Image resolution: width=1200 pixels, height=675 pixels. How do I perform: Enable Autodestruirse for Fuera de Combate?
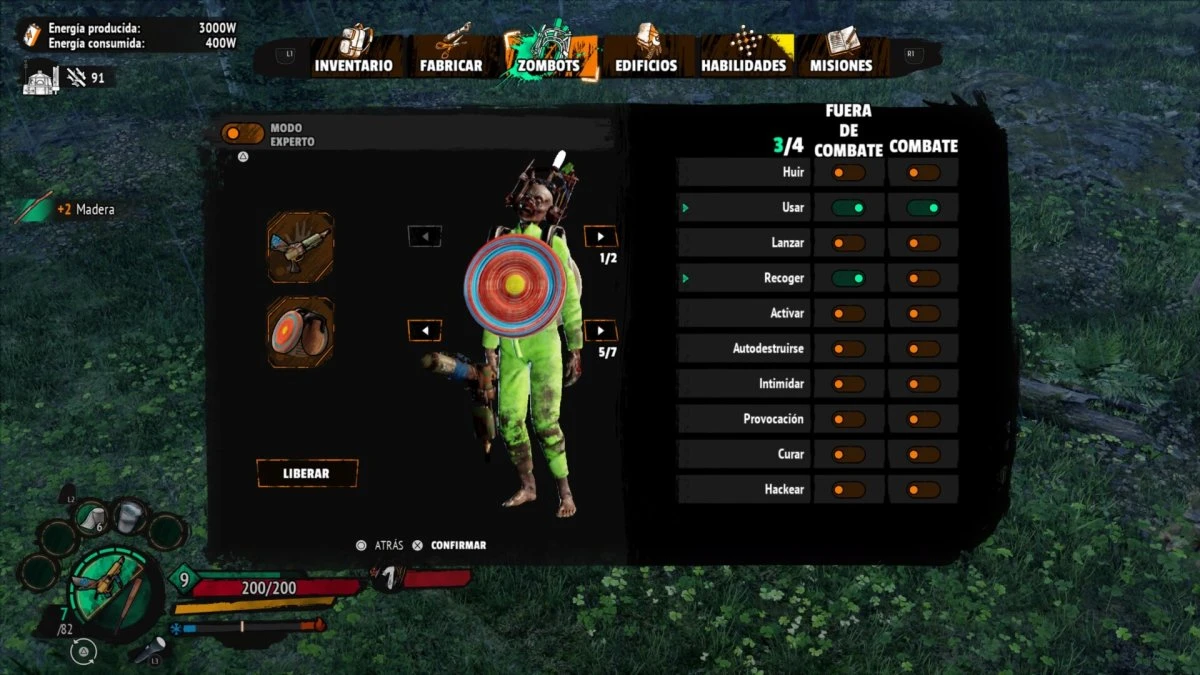coord(848,349)
